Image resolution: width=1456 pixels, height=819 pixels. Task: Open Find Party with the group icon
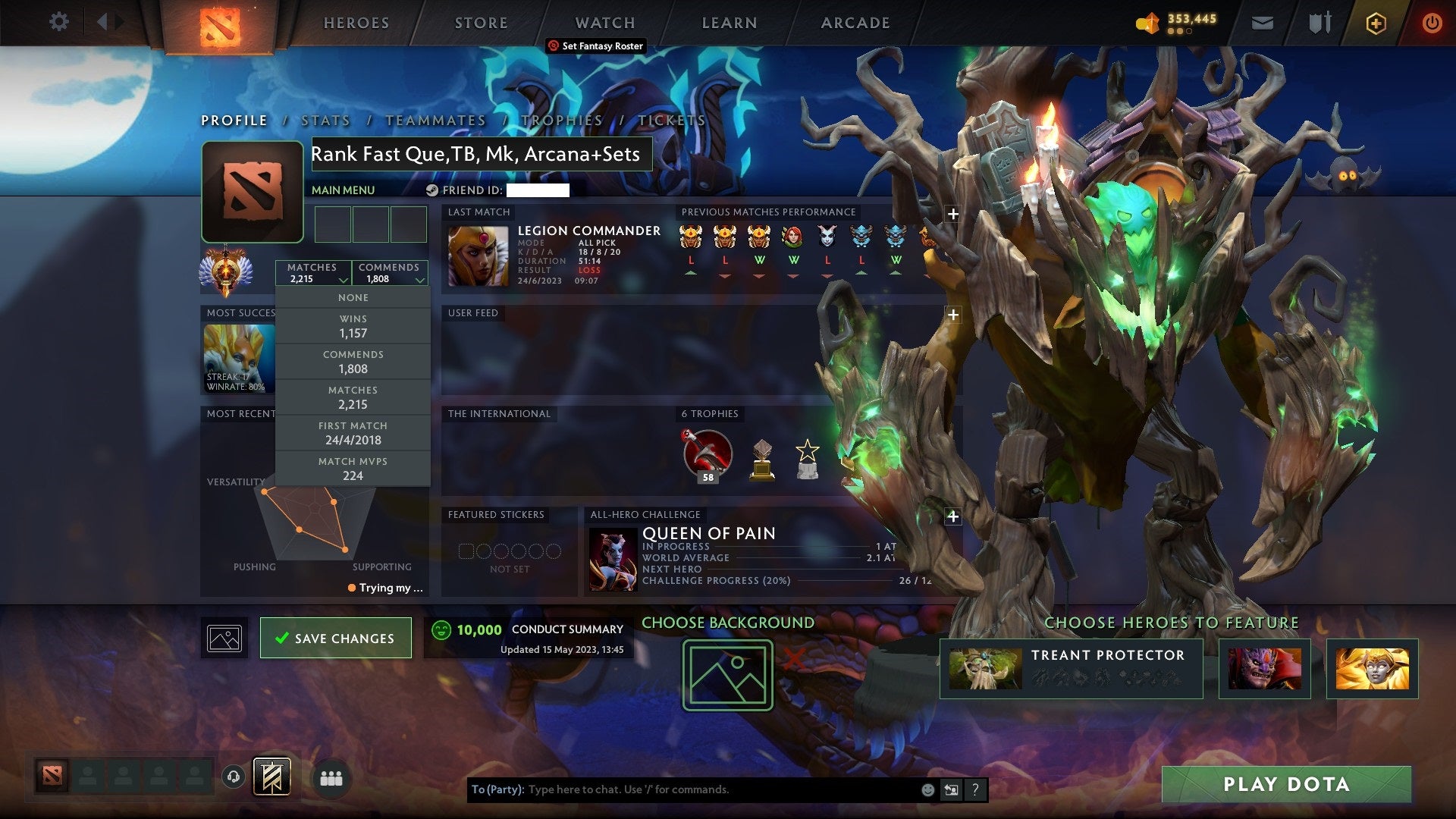(331, 777)
